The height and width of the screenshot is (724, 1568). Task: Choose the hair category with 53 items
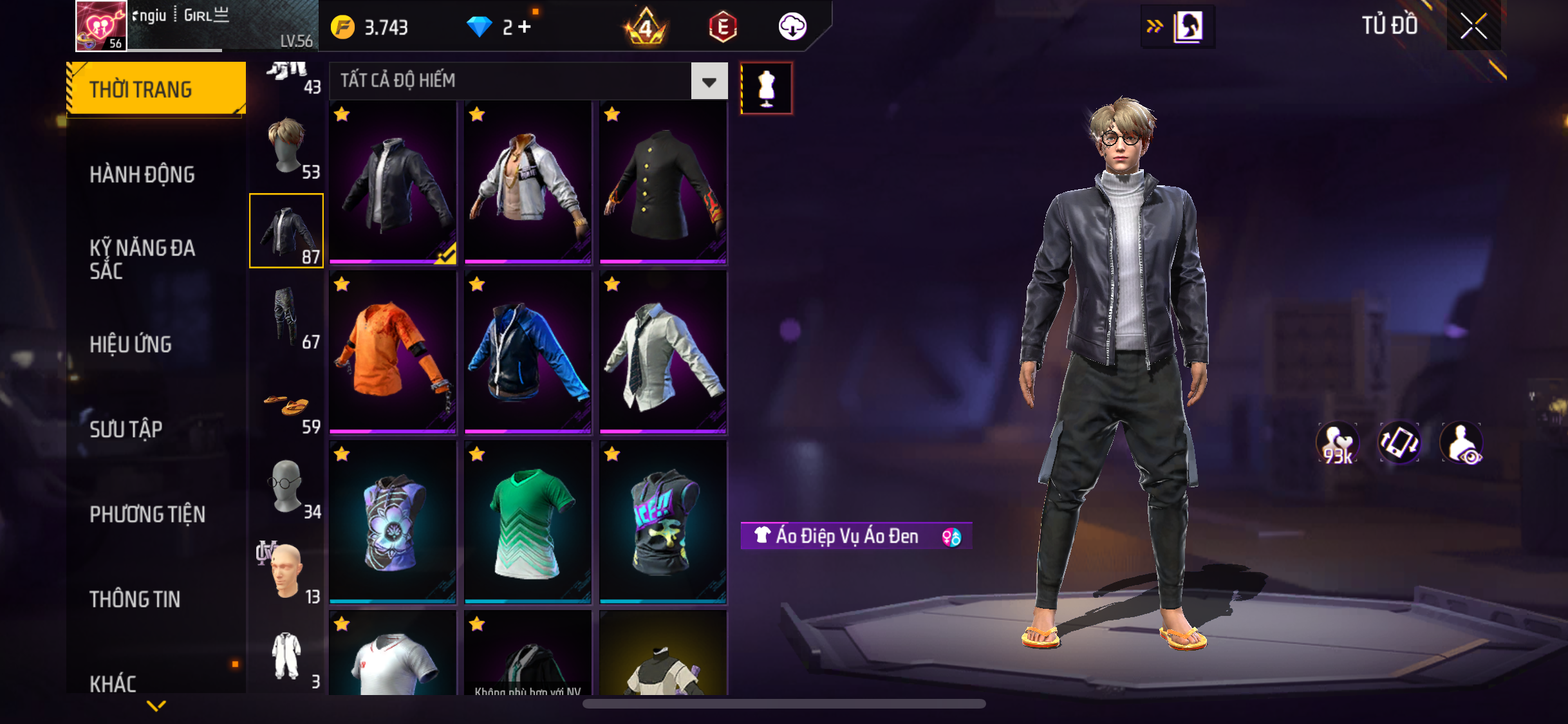[x=286, y=147]
